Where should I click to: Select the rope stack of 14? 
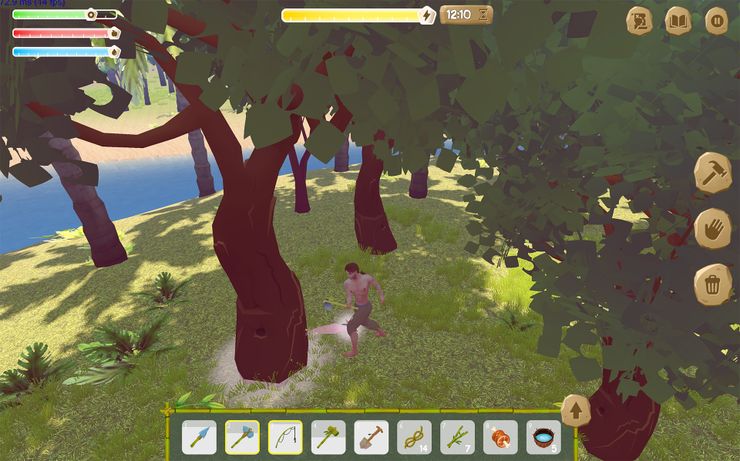[x=414, y=437]
